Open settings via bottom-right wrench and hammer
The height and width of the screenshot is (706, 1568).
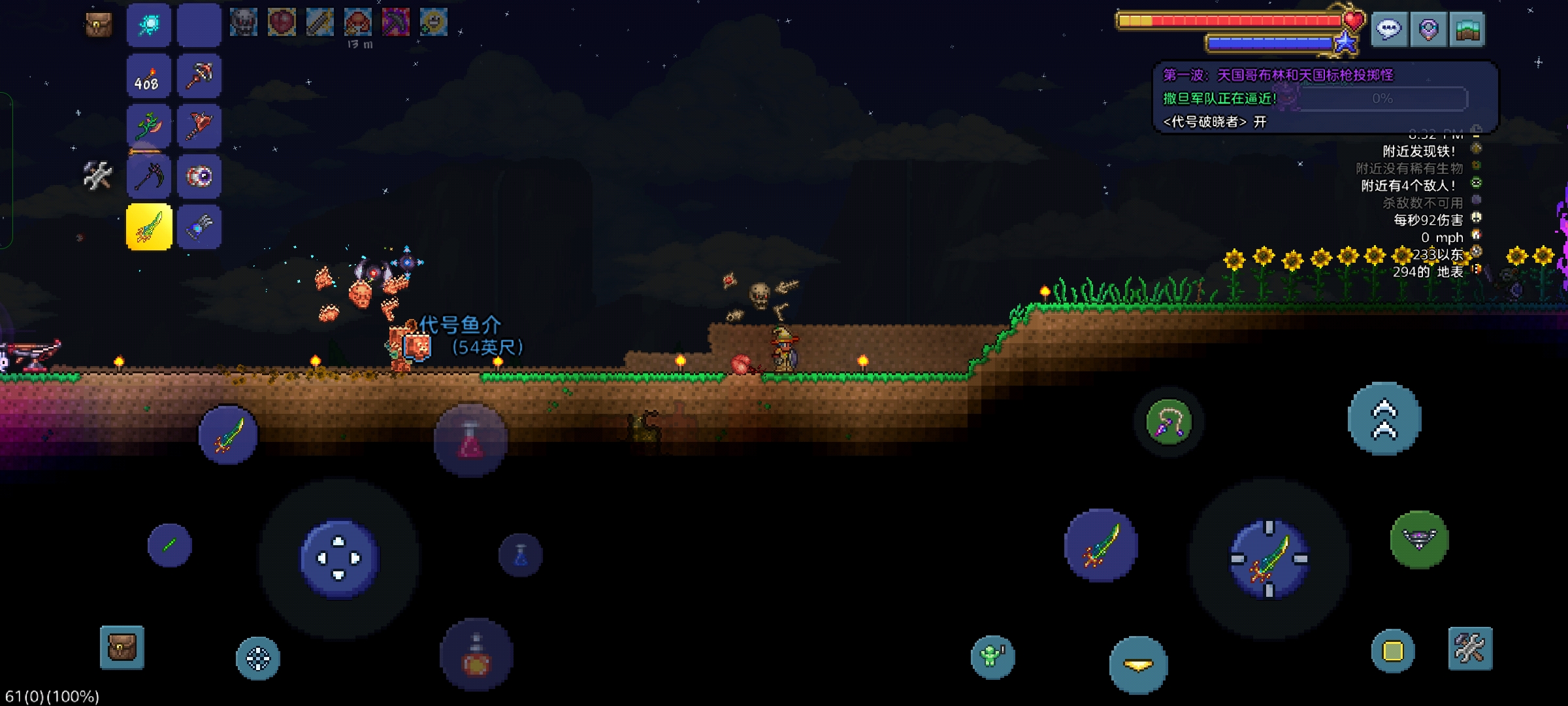click(1470, 648)
